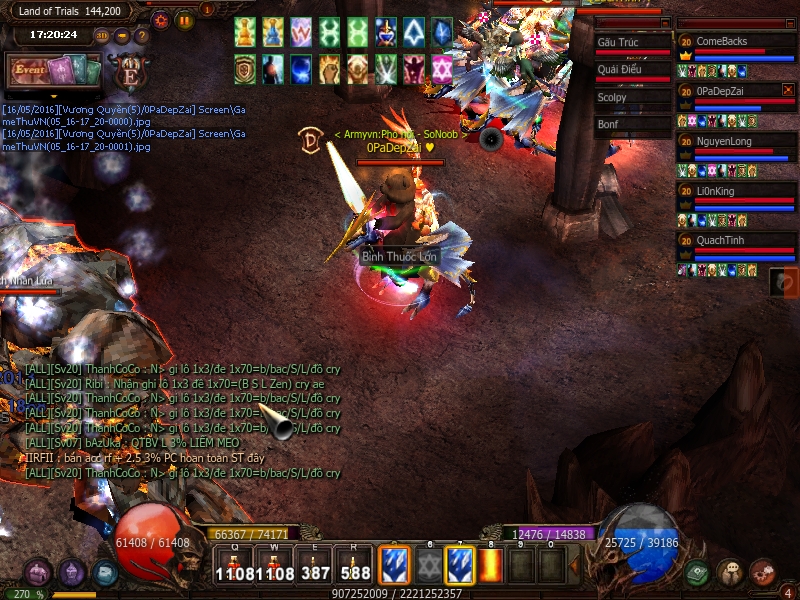Open the Event cards panel
The width and height of the screenshot is (800, 600).
point(54,72)
